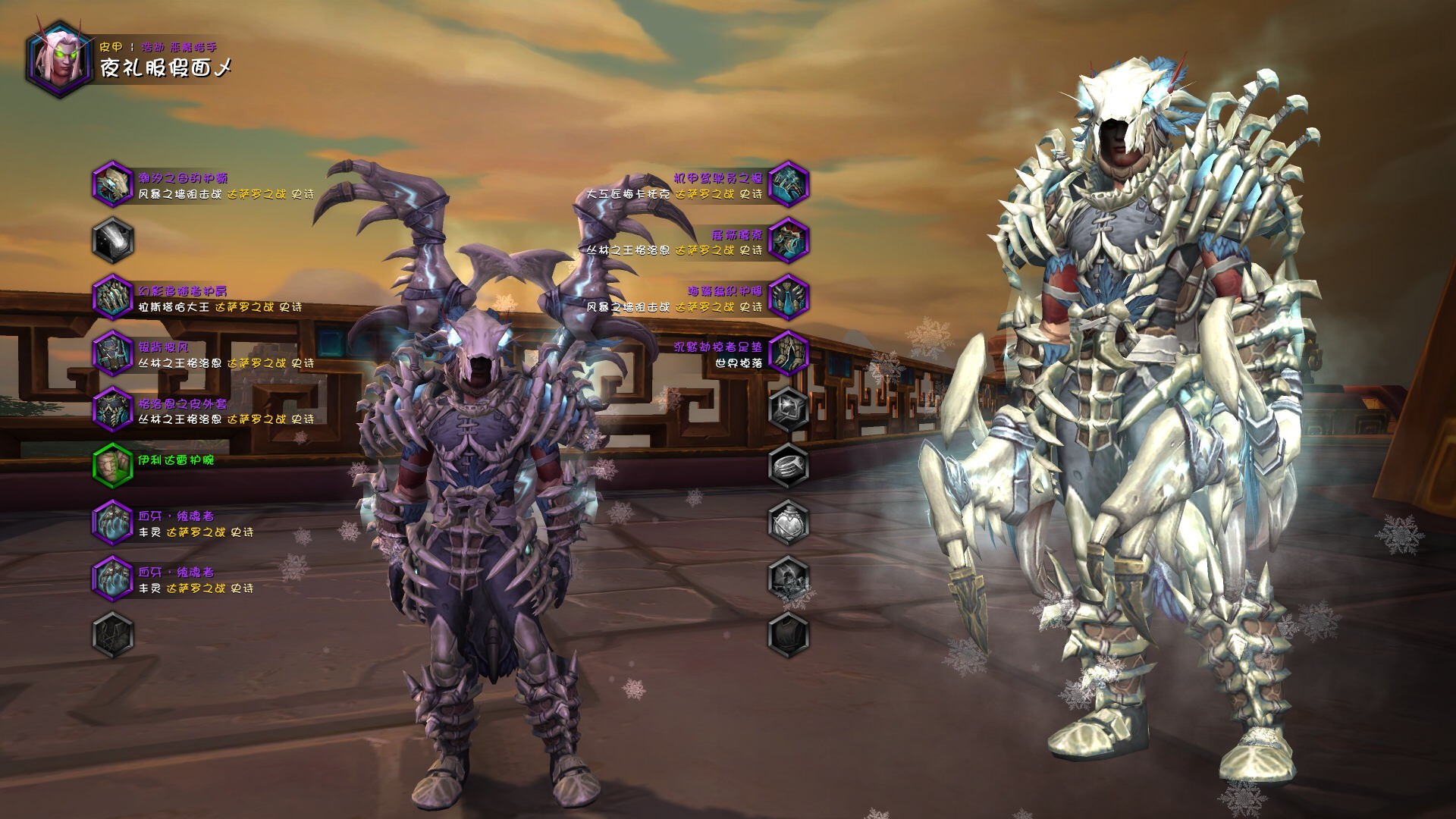Select the 潮汐之母的护额 helmet slot
1456x819 pixels.
coord(113,184)
